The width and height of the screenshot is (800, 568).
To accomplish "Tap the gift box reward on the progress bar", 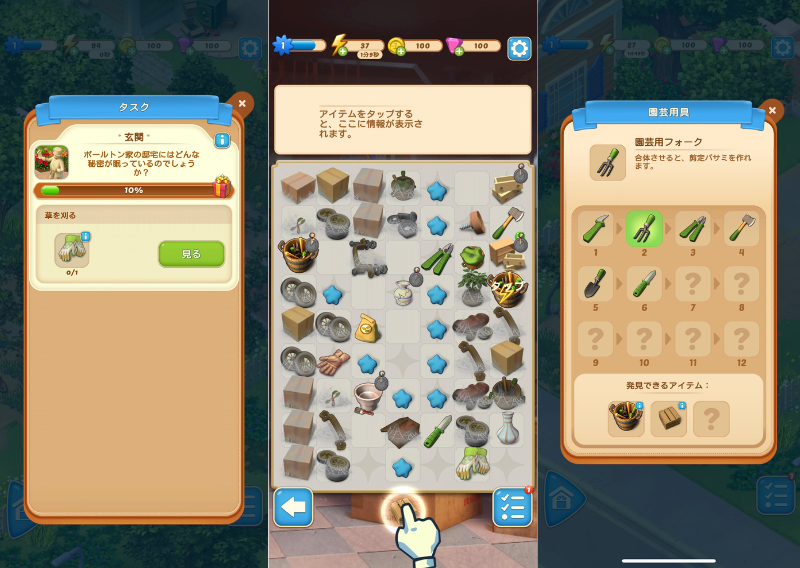I will coord(222,187).
